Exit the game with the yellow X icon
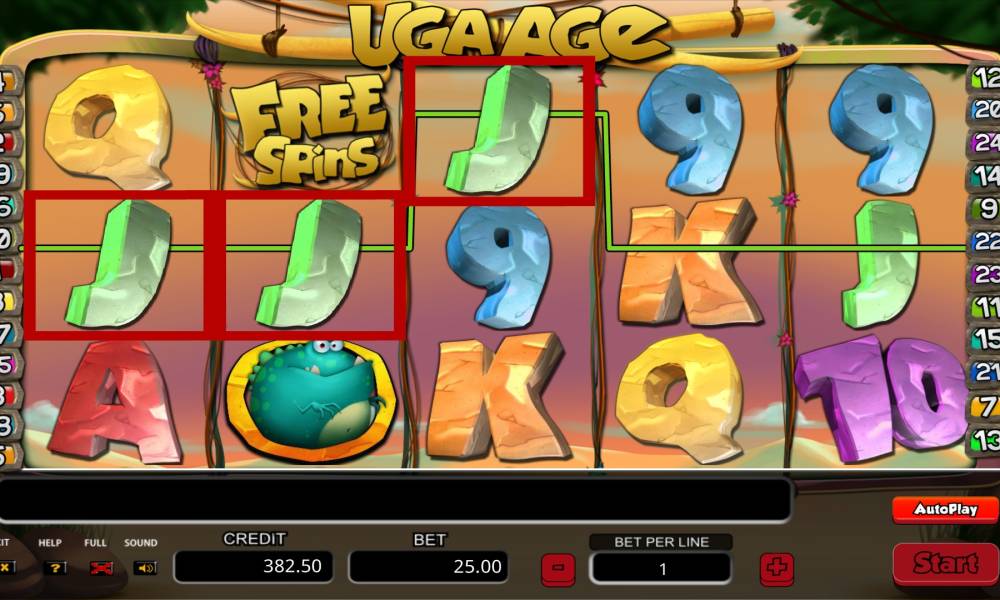This screenshot has height=600, width=1000. click(x=6, y=567)
